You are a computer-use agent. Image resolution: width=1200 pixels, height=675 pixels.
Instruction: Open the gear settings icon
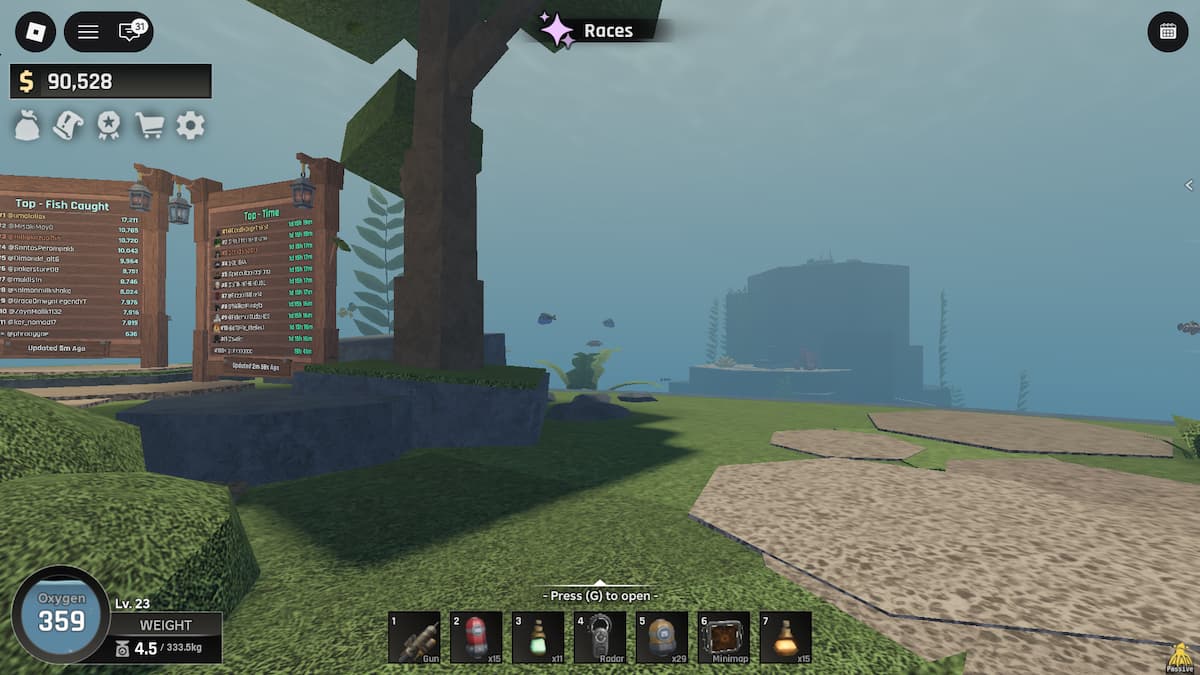[190, 126]
